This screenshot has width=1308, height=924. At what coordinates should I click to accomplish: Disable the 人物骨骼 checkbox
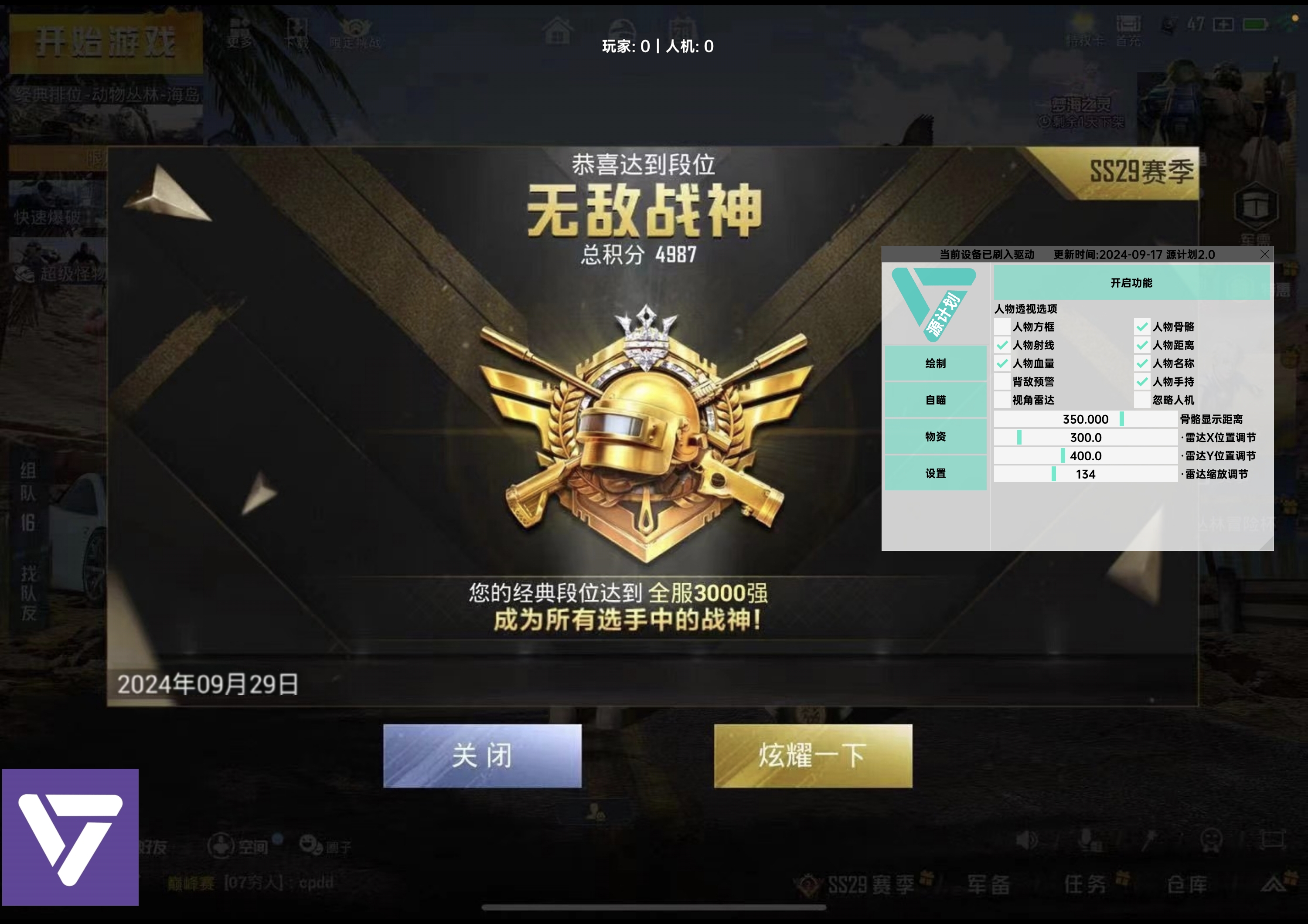(x=1141, y=327)
